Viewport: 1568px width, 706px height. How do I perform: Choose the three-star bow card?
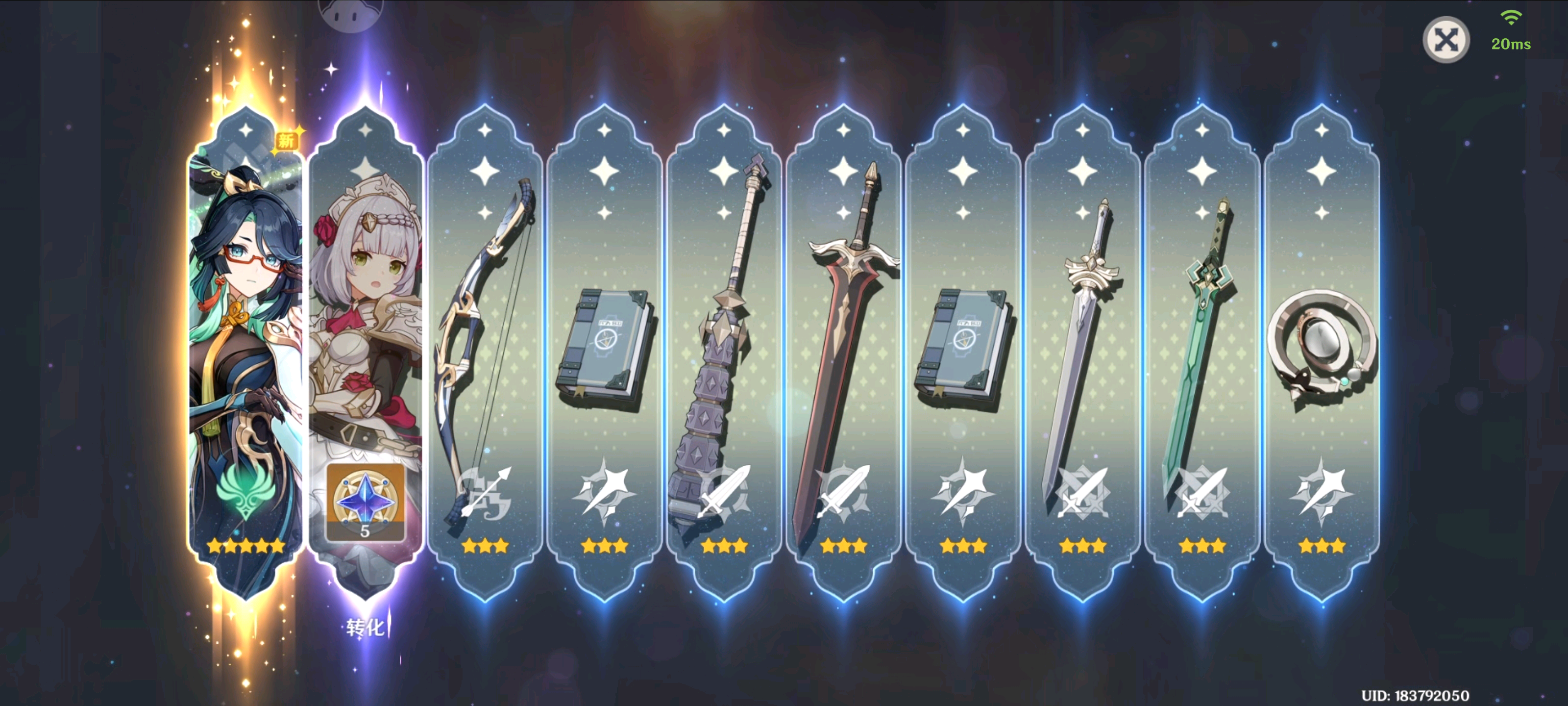point(485,353)
